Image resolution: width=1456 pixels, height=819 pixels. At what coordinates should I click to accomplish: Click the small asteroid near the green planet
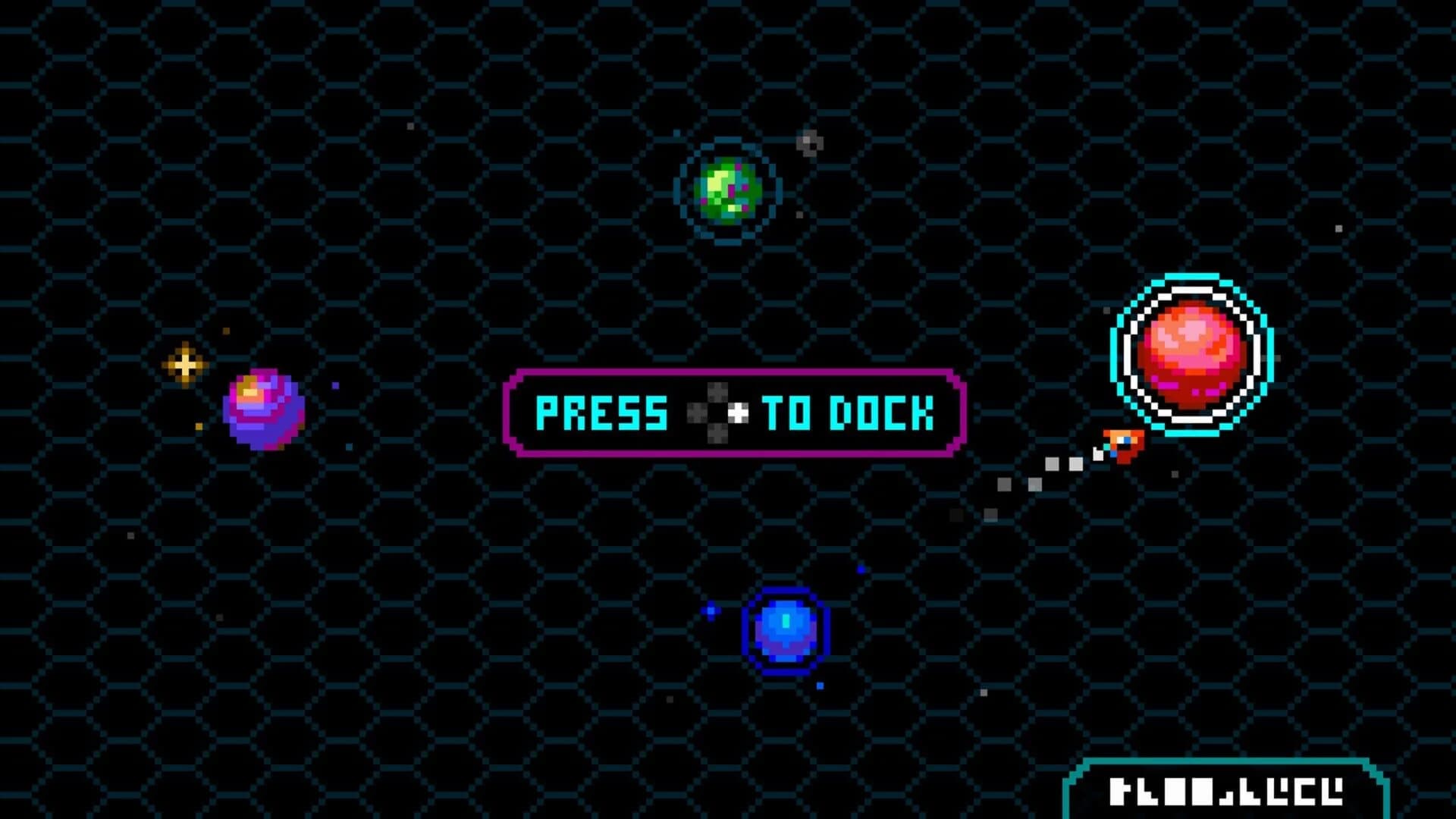pyautogui.click(x=811, y=143)
